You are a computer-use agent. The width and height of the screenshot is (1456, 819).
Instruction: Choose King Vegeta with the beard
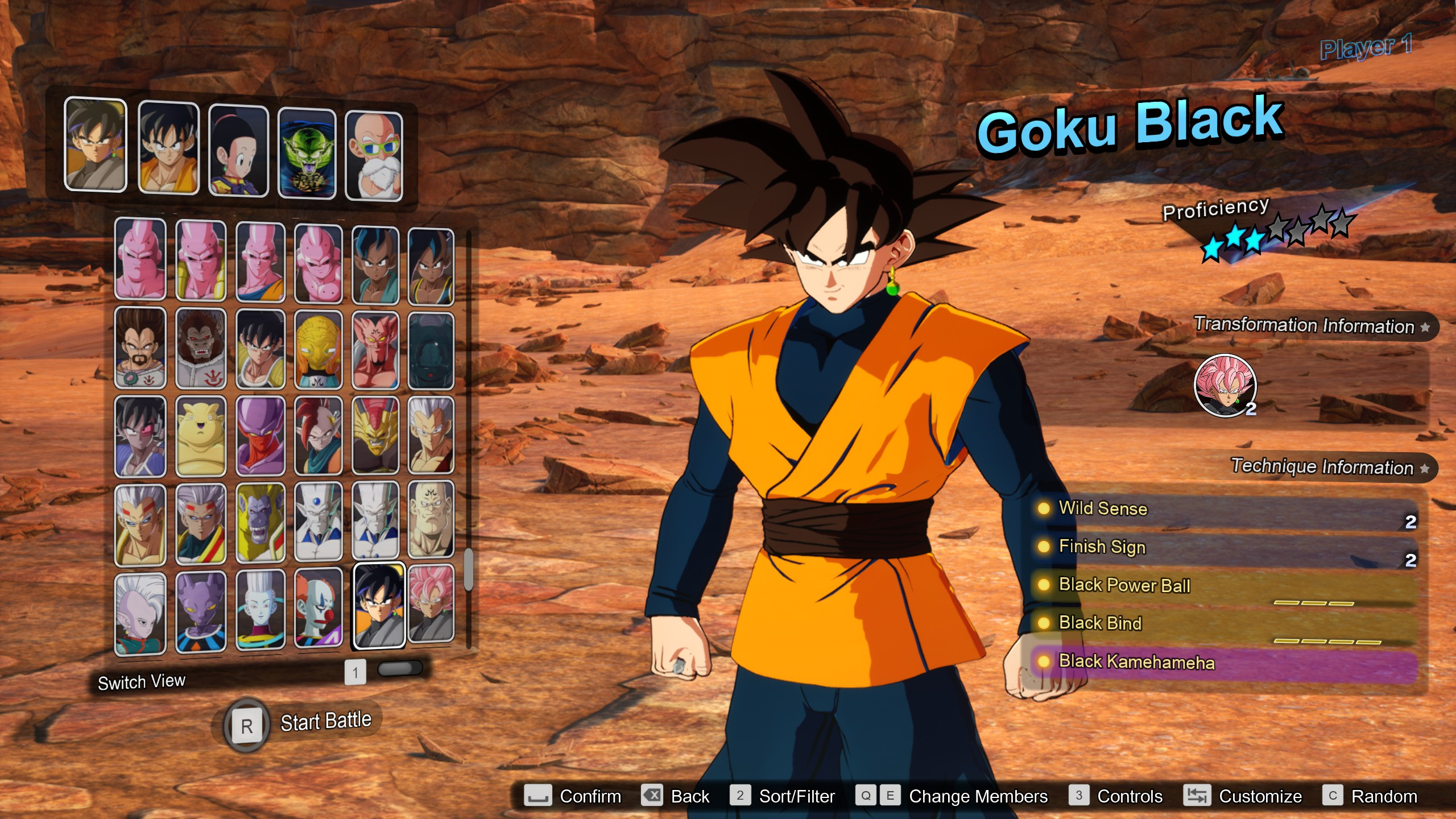[140, 348]
